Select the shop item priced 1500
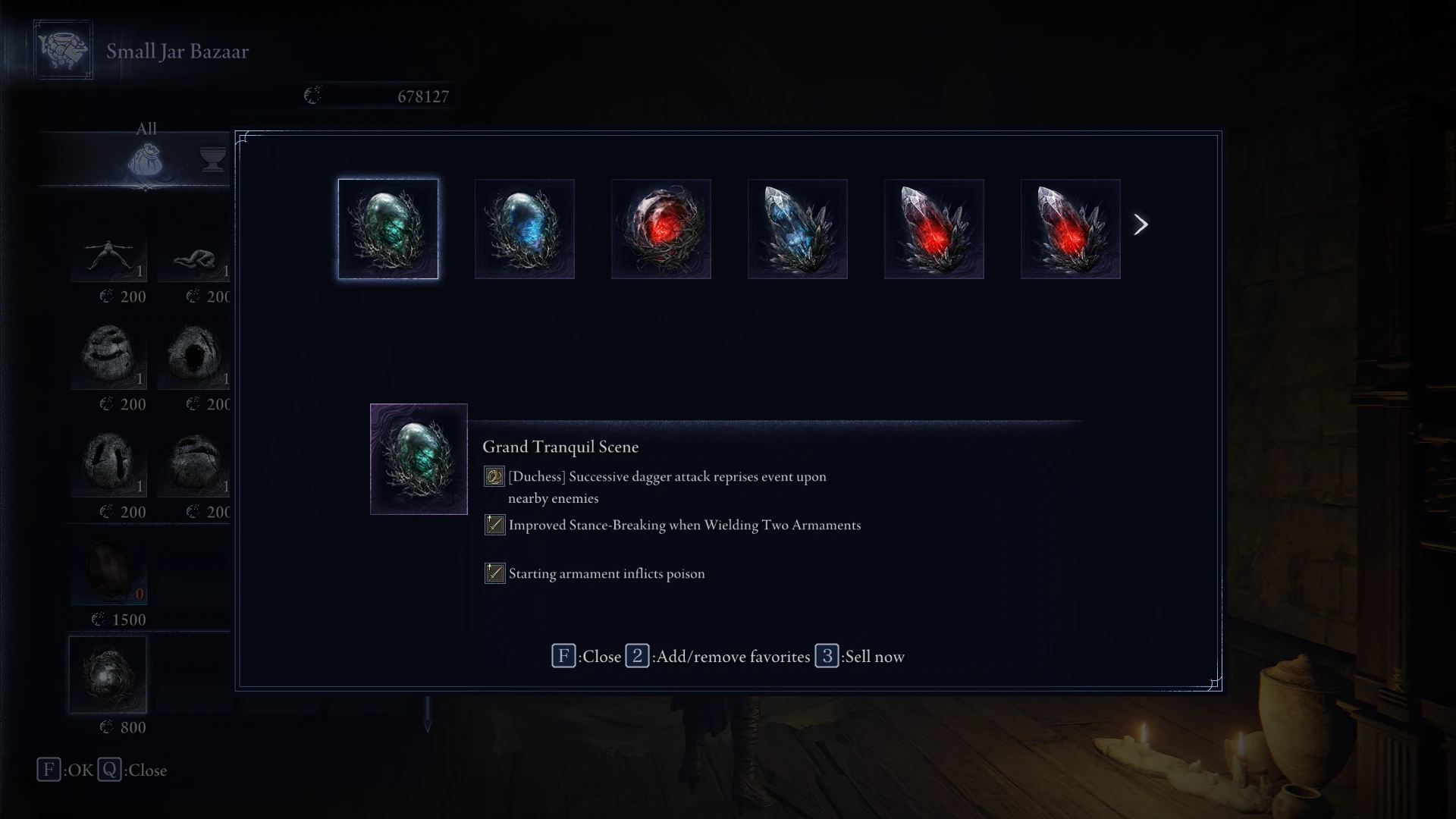Image resolution: width=1456 pixels, height=819 pixels. click(108, 570)
